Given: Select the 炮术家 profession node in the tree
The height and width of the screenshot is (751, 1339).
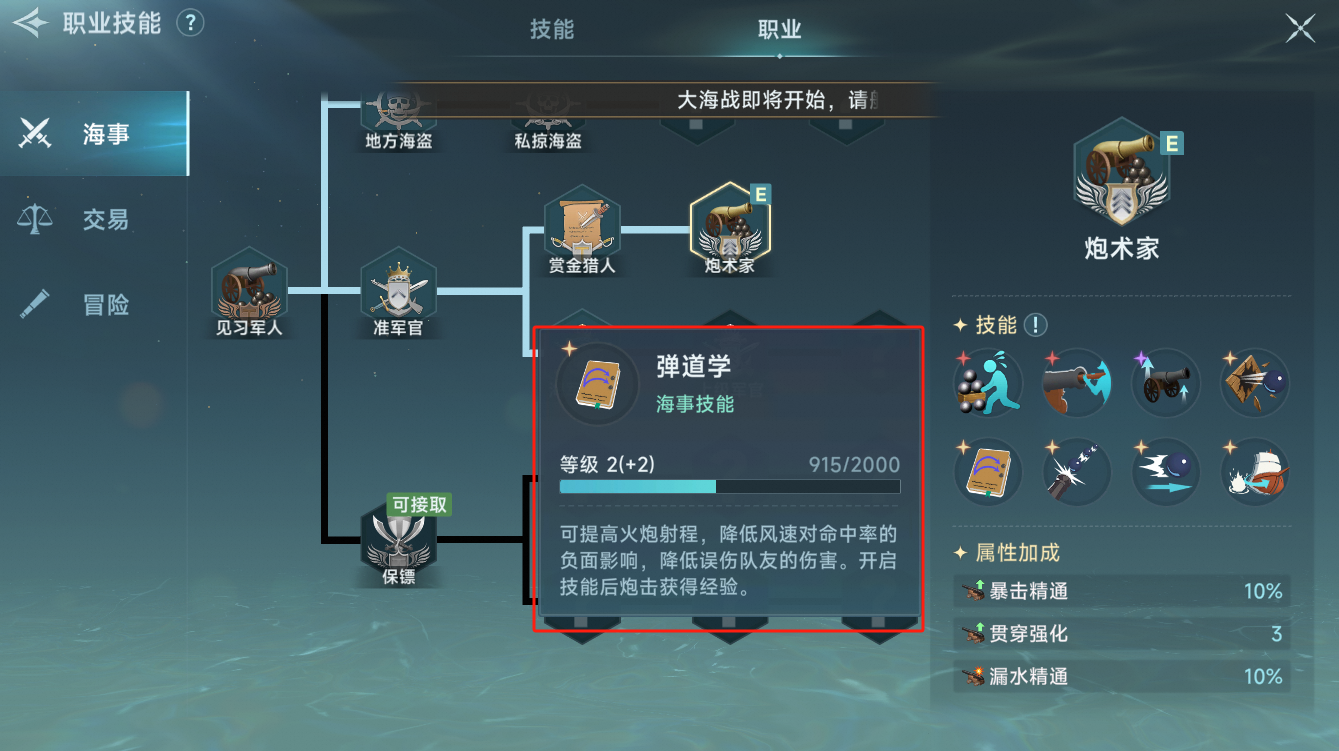Looking at the screenshot, I should pos(730,223).
